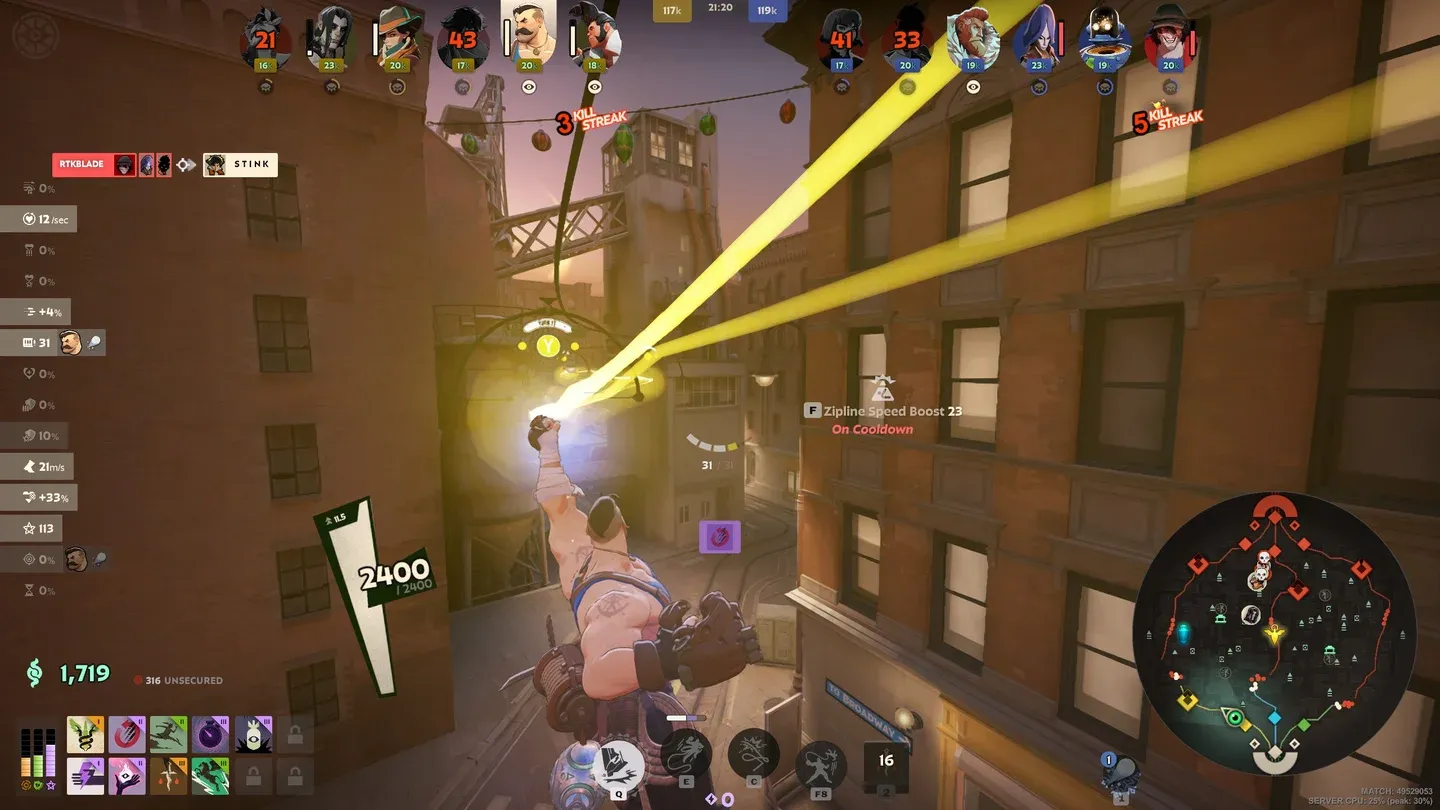This screenshot has height=810, width=1440.
Task: Select the purple stopwatch item slot
Action: (210, 734)
